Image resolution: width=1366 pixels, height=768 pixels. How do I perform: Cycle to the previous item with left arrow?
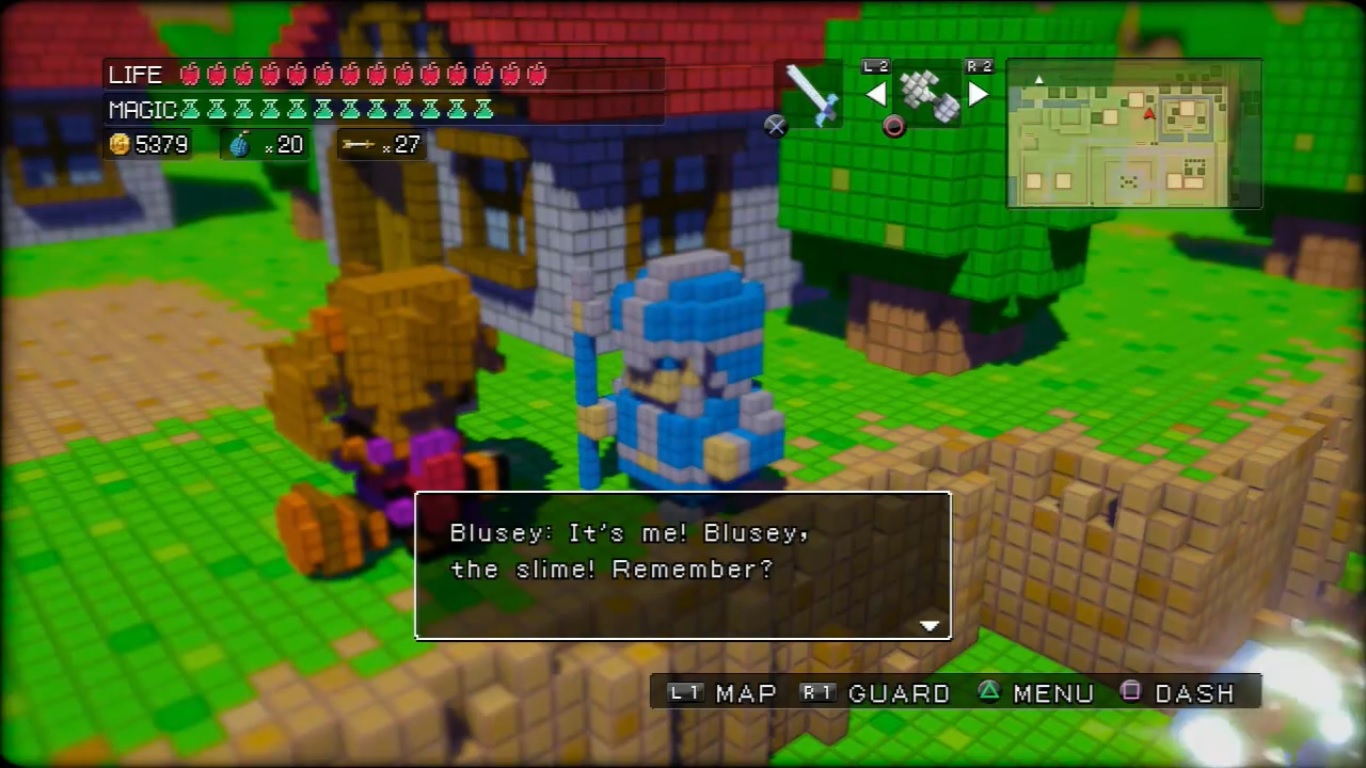(876, 95)
